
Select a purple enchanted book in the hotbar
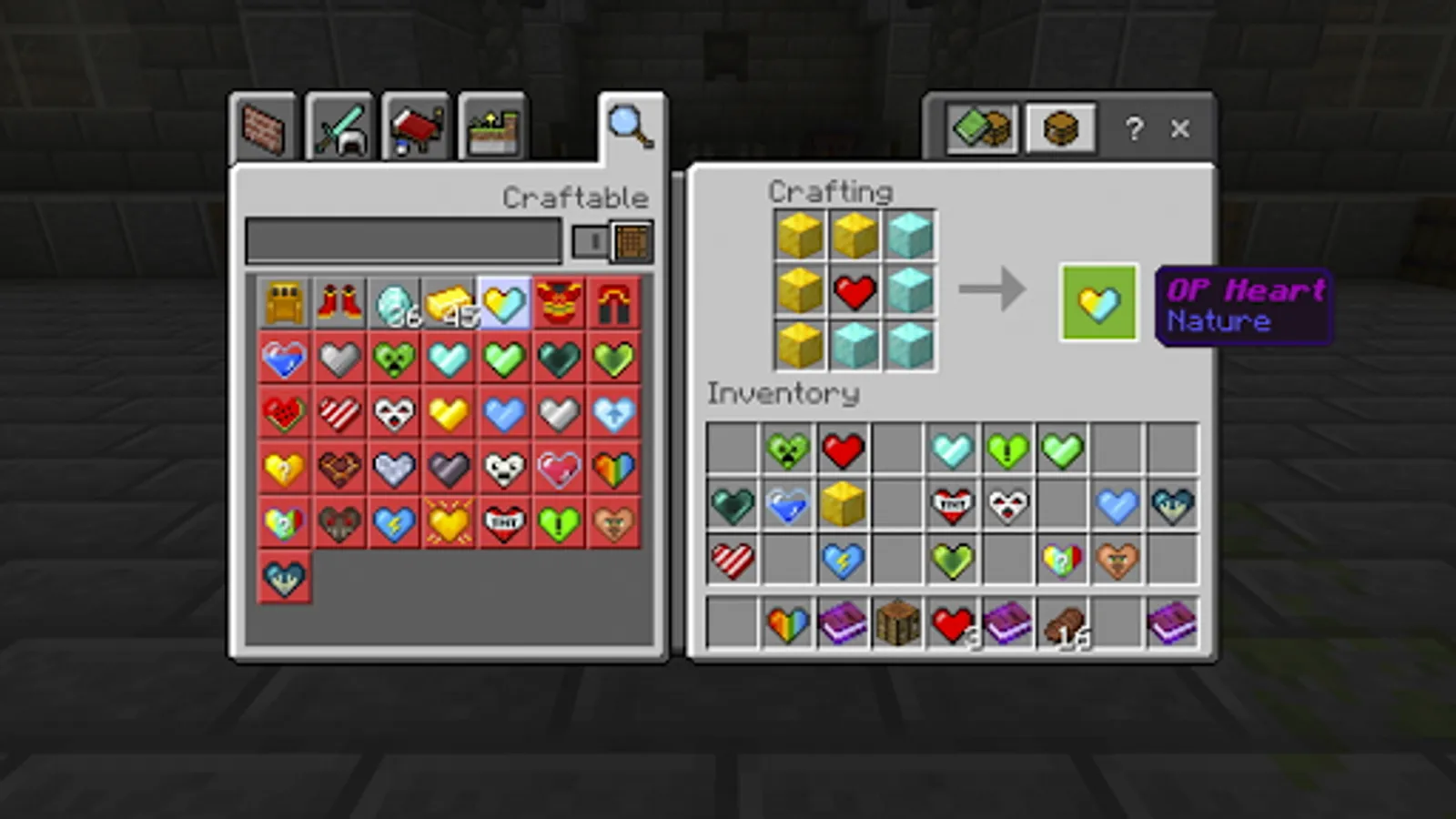pyautogui.click(x=843, y=623)
